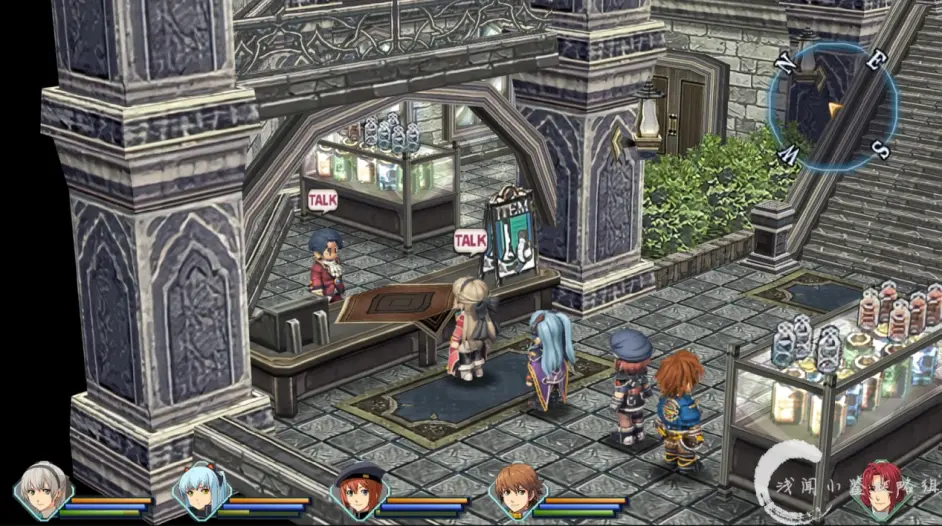Click the TALK bubble beside the ITEM sign

click(x=470, y=240)
